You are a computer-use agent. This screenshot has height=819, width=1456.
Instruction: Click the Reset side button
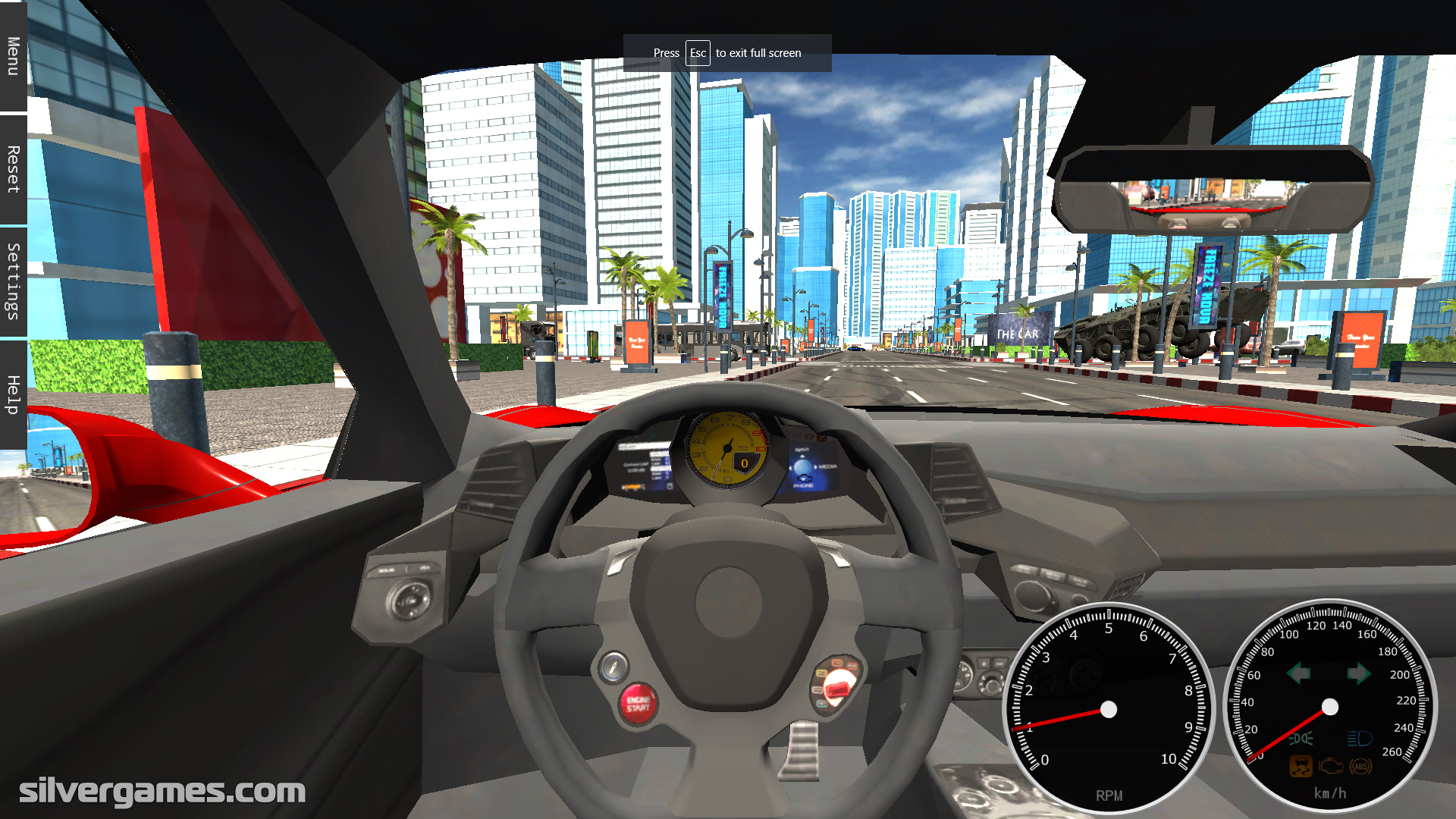[x=13, y=169]
